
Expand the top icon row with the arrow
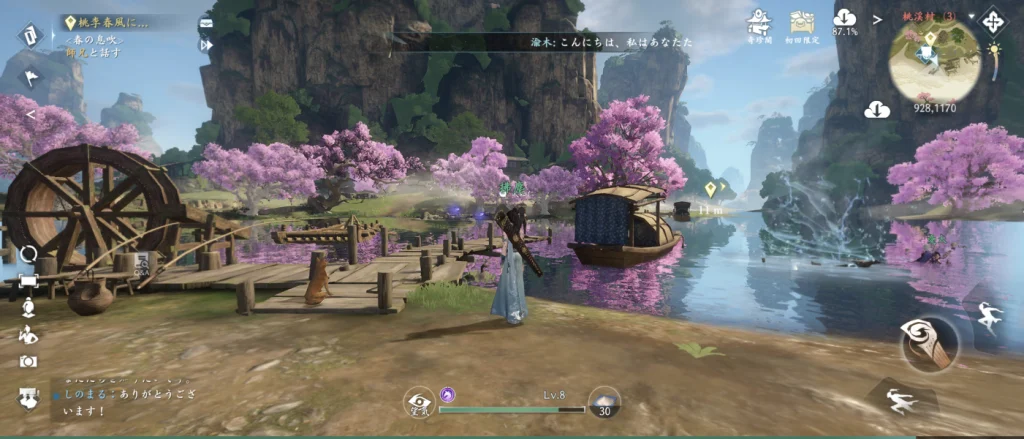coord(877,19)
